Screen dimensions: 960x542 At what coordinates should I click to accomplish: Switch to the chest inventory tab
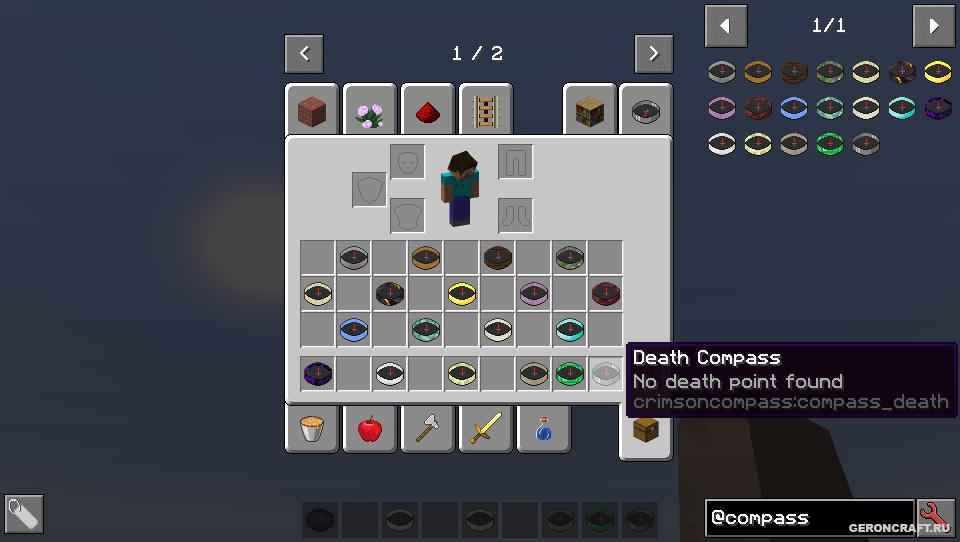pos(646,432)
